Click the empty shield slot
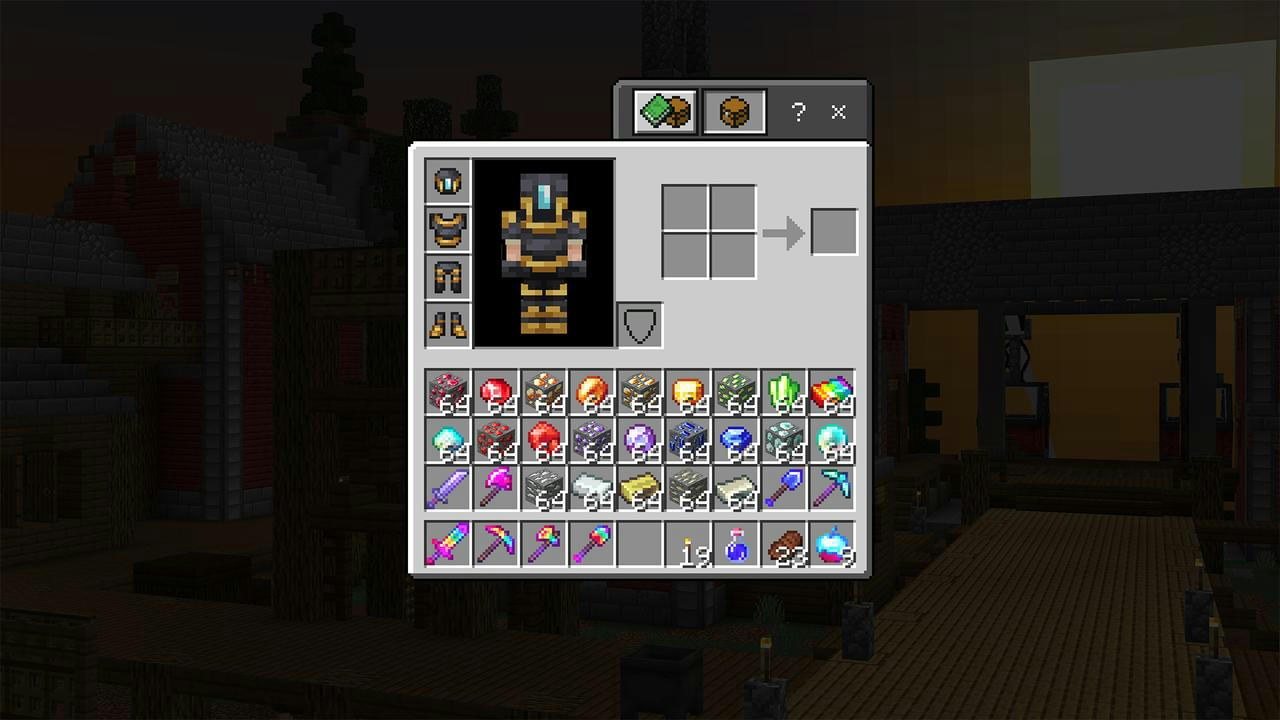The image size is (1280, 720). pos(638,323)
